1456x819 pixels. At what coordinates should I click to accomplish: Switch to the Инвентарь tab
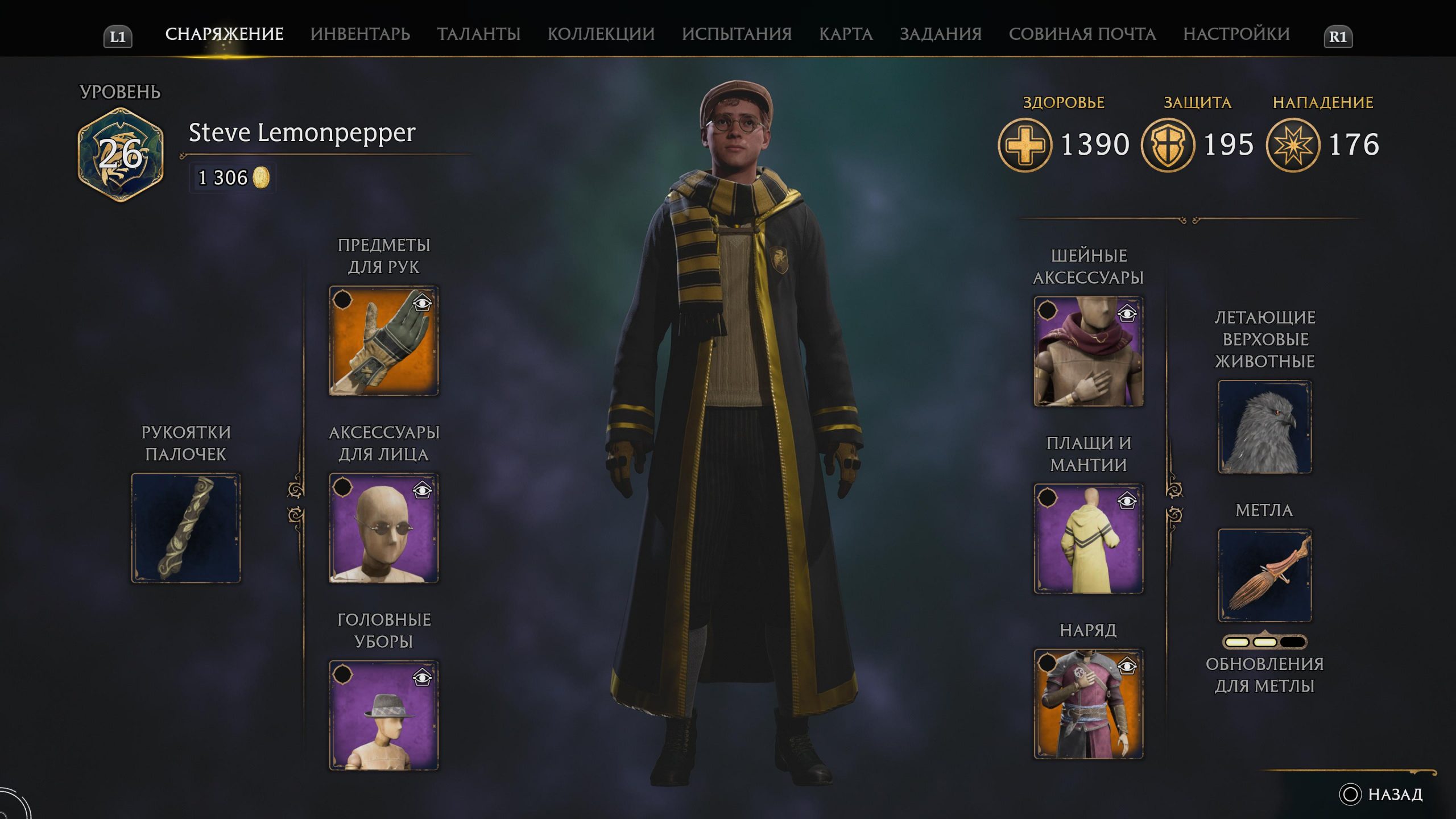pyautogui.click(x=360, y=34)
